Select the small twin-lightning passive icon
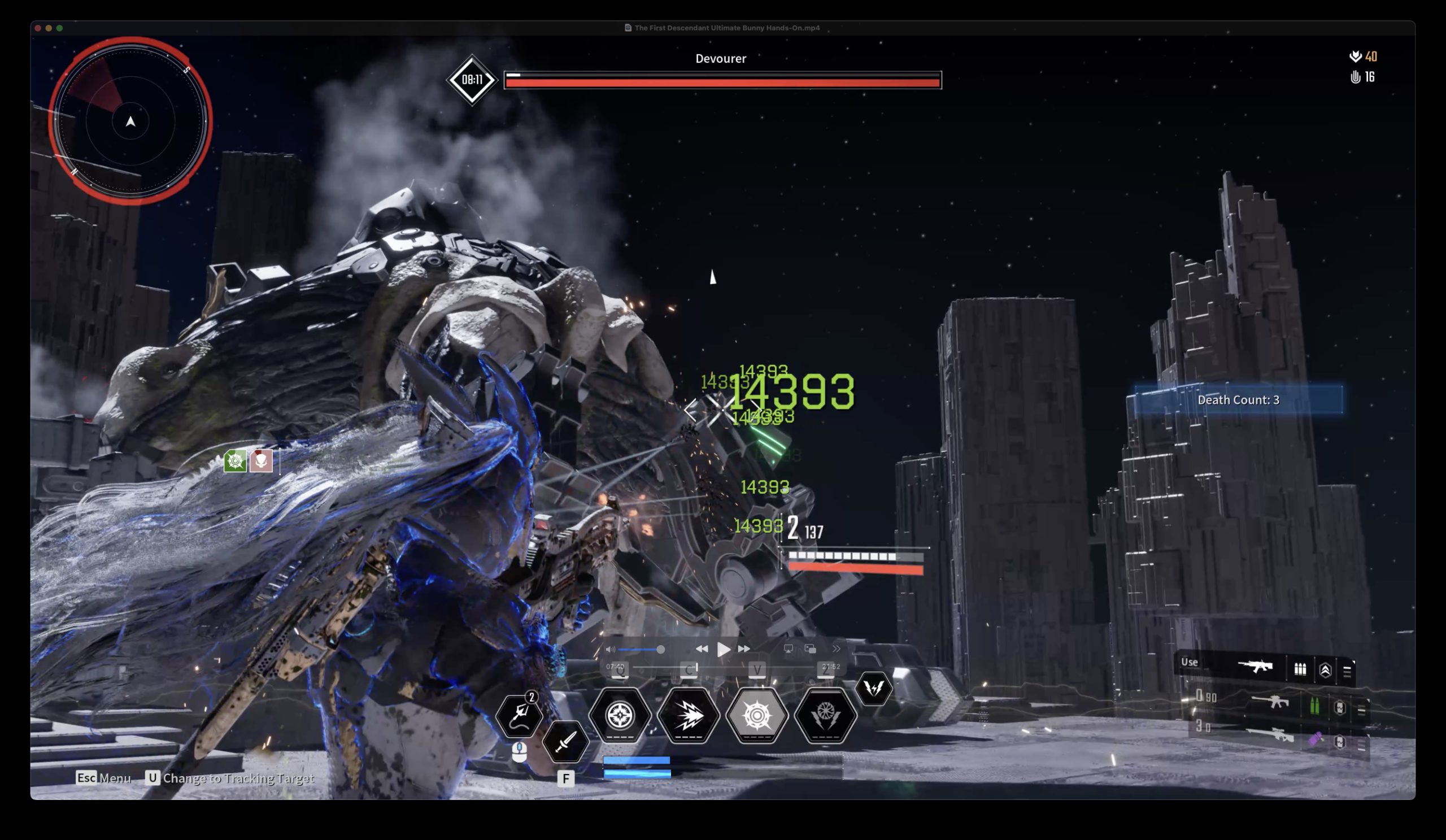This screenshot has height=840, width=1446. point(873,688)
